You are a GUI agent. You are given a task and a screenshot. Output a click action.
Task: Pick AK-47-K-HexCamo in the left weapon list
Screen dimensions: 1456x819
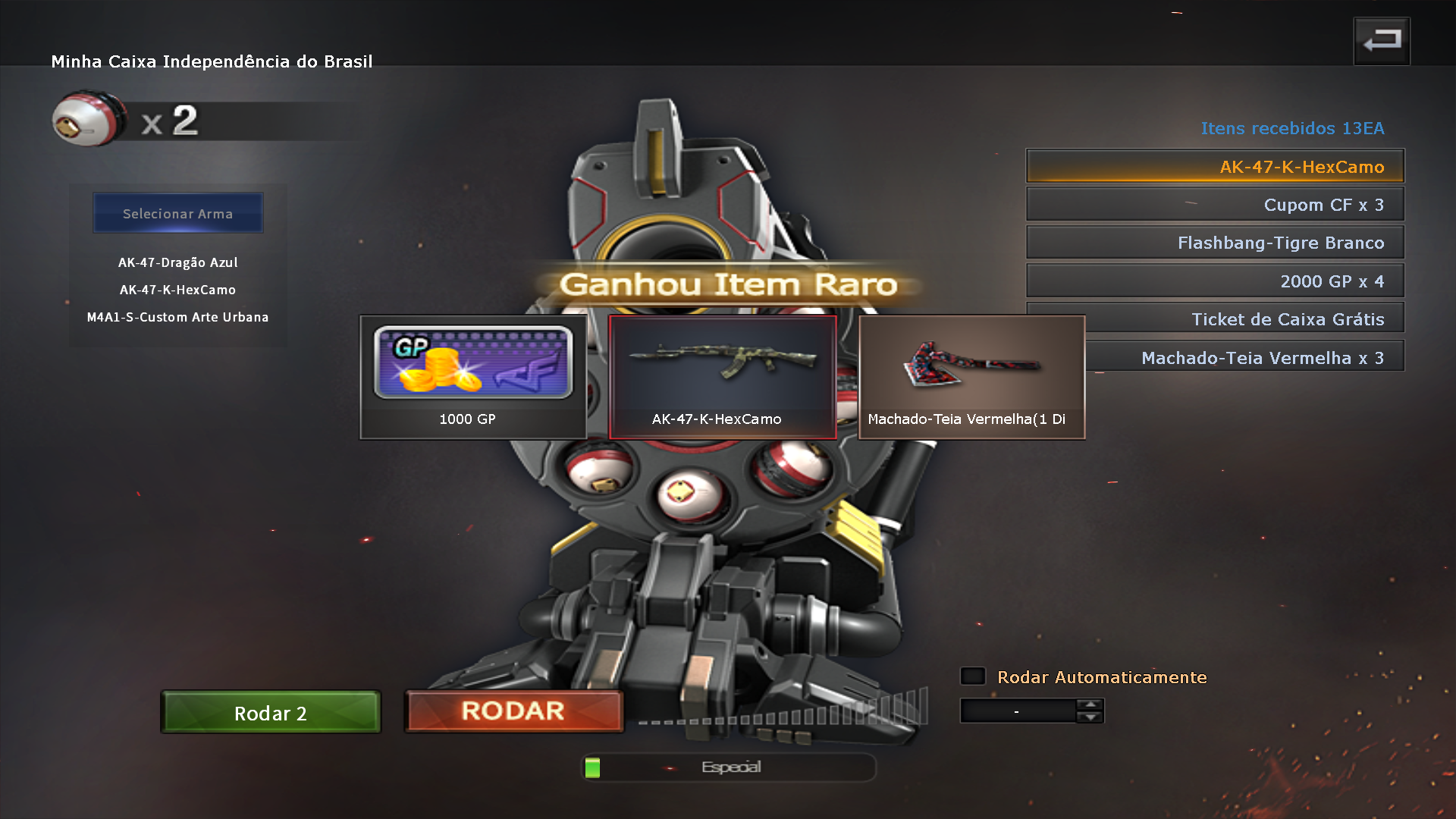click(178, 290)
